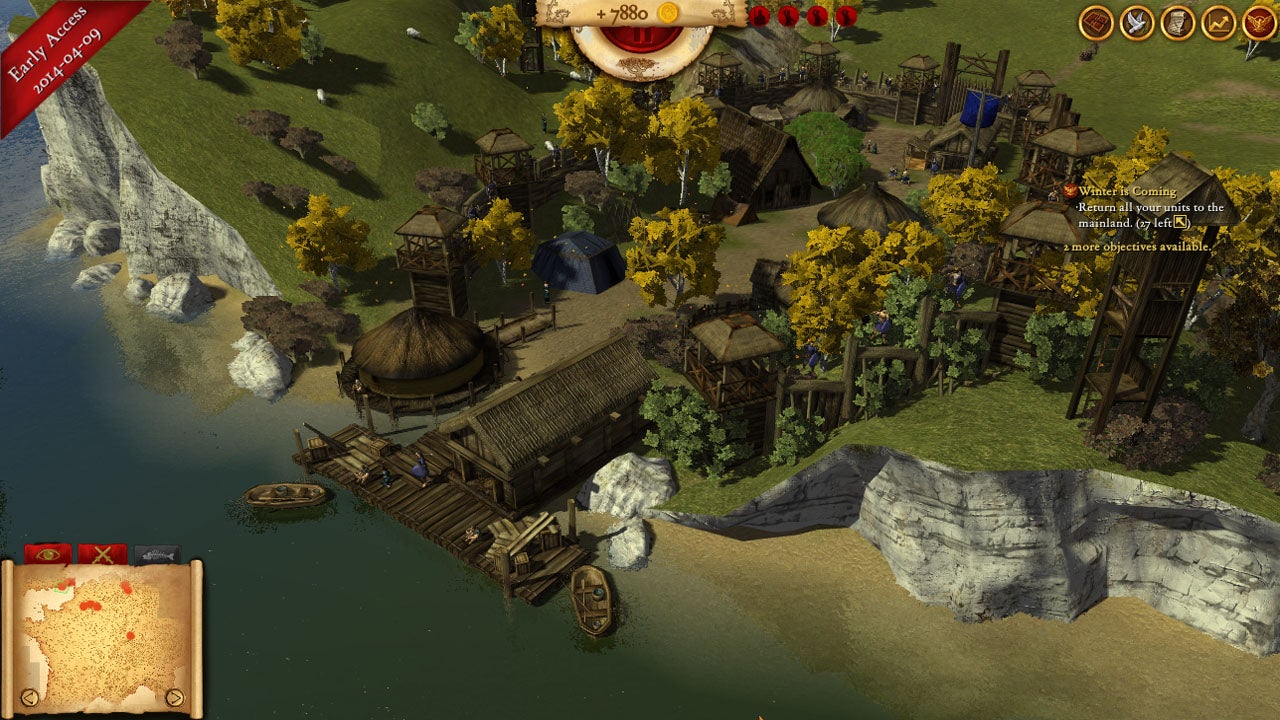Switch to the grey fish minimap tab
This screenshot has height=720, width=1280.
(x=157, y=554)
